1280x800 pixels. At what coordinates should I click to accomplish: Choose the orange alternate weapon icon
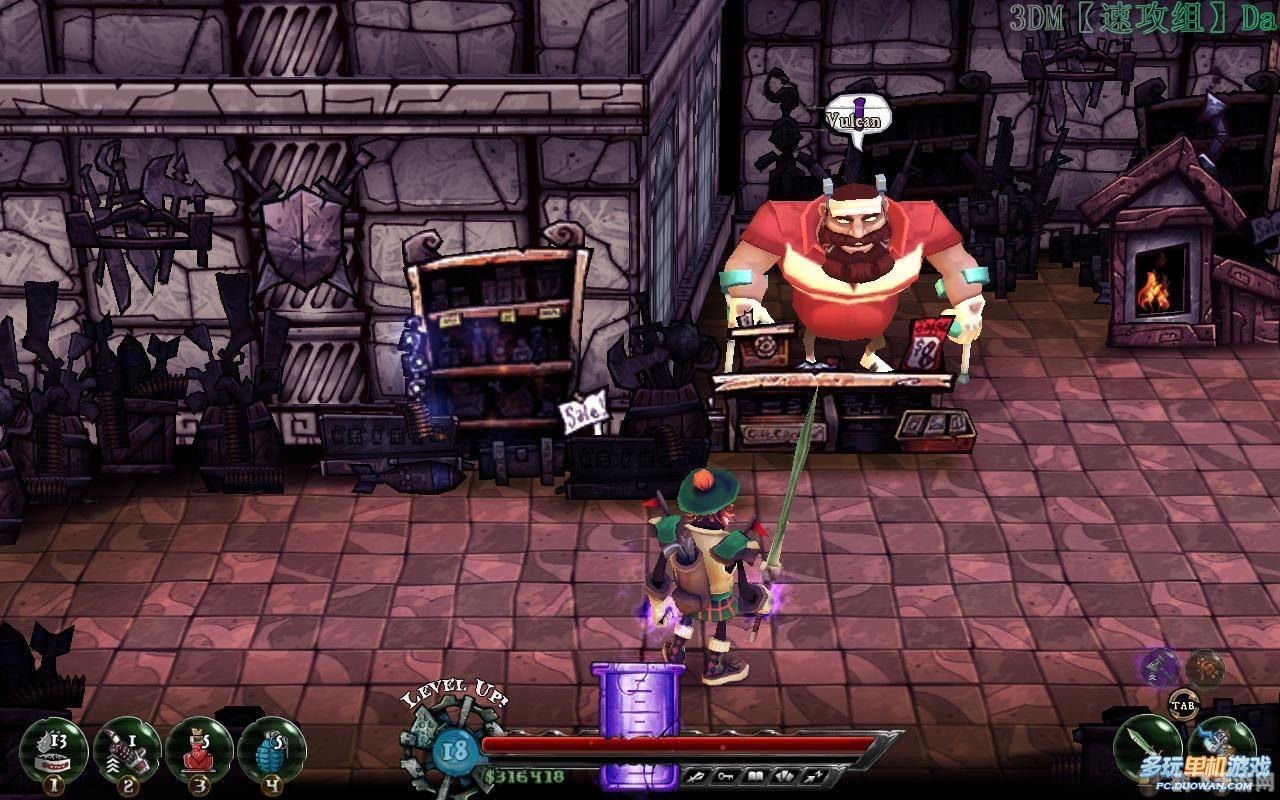pyautogui.click(x=1206, y=667)
